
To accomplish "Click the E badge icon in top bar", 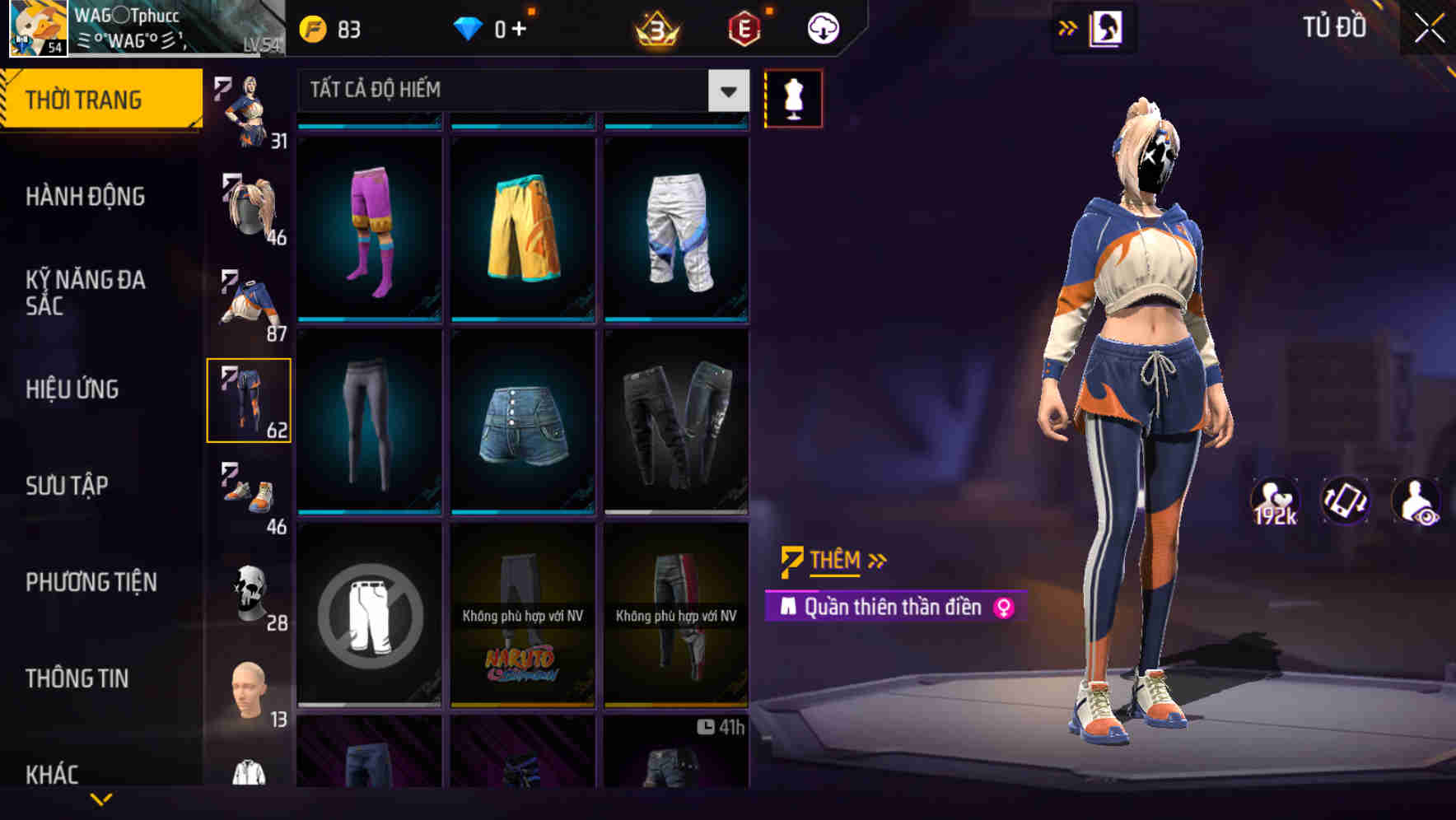I will tap(745, 26).
